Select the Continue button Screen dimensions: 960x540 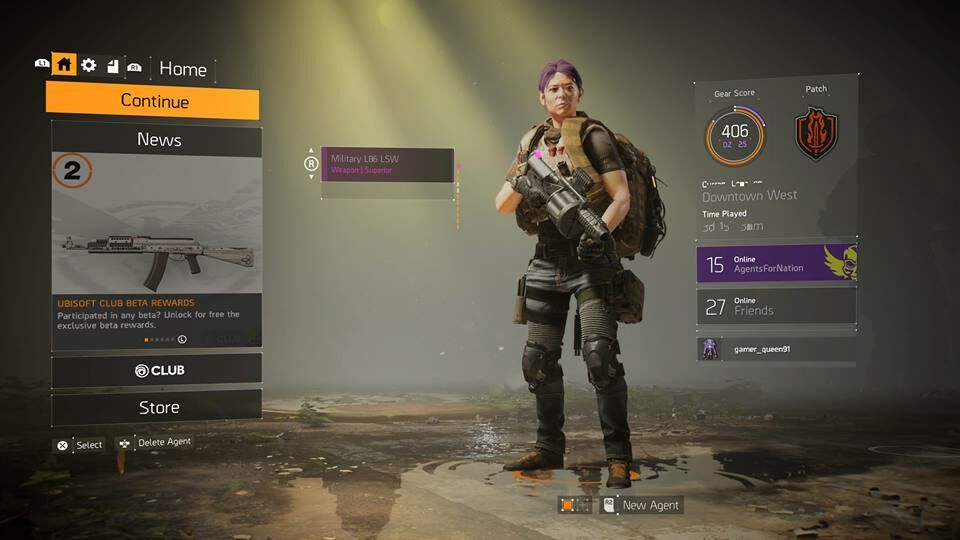[x=153, y=101]
